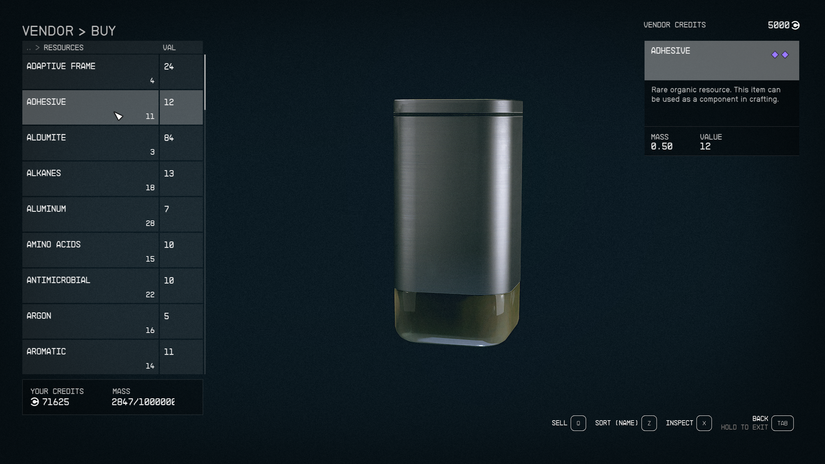Pick the Alkanes resource row
The image size is (825, 464).
tap(90, 179)
